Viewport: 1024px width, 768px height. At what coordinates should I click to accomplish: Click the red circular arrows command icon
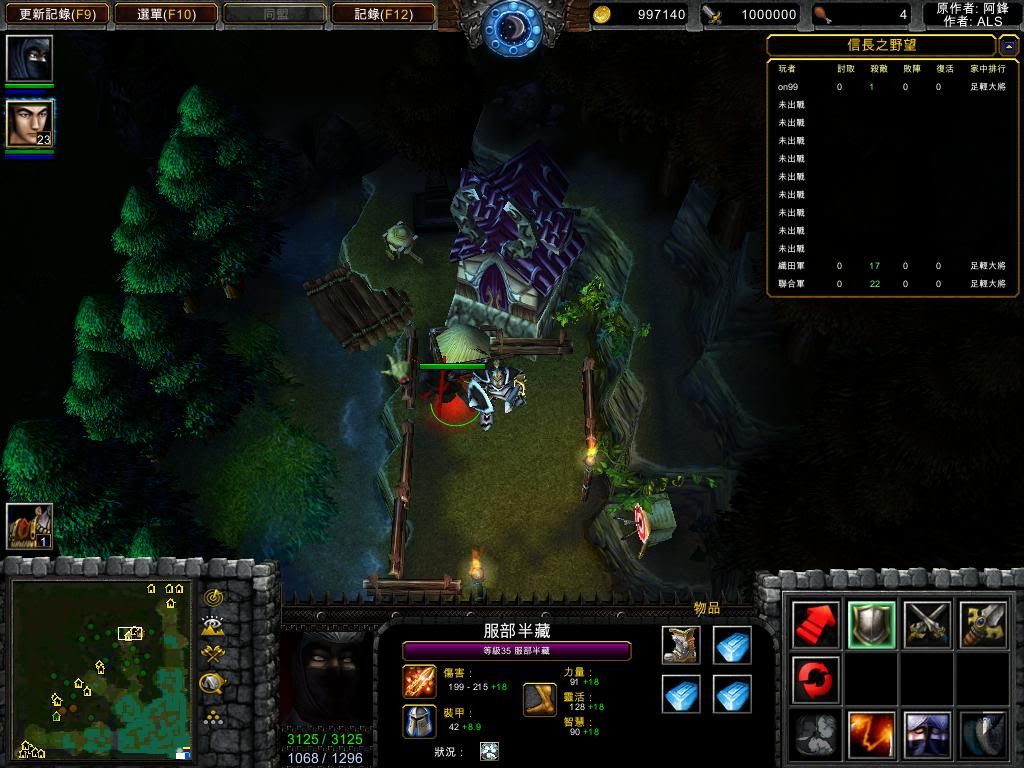(x=814, y=680)
